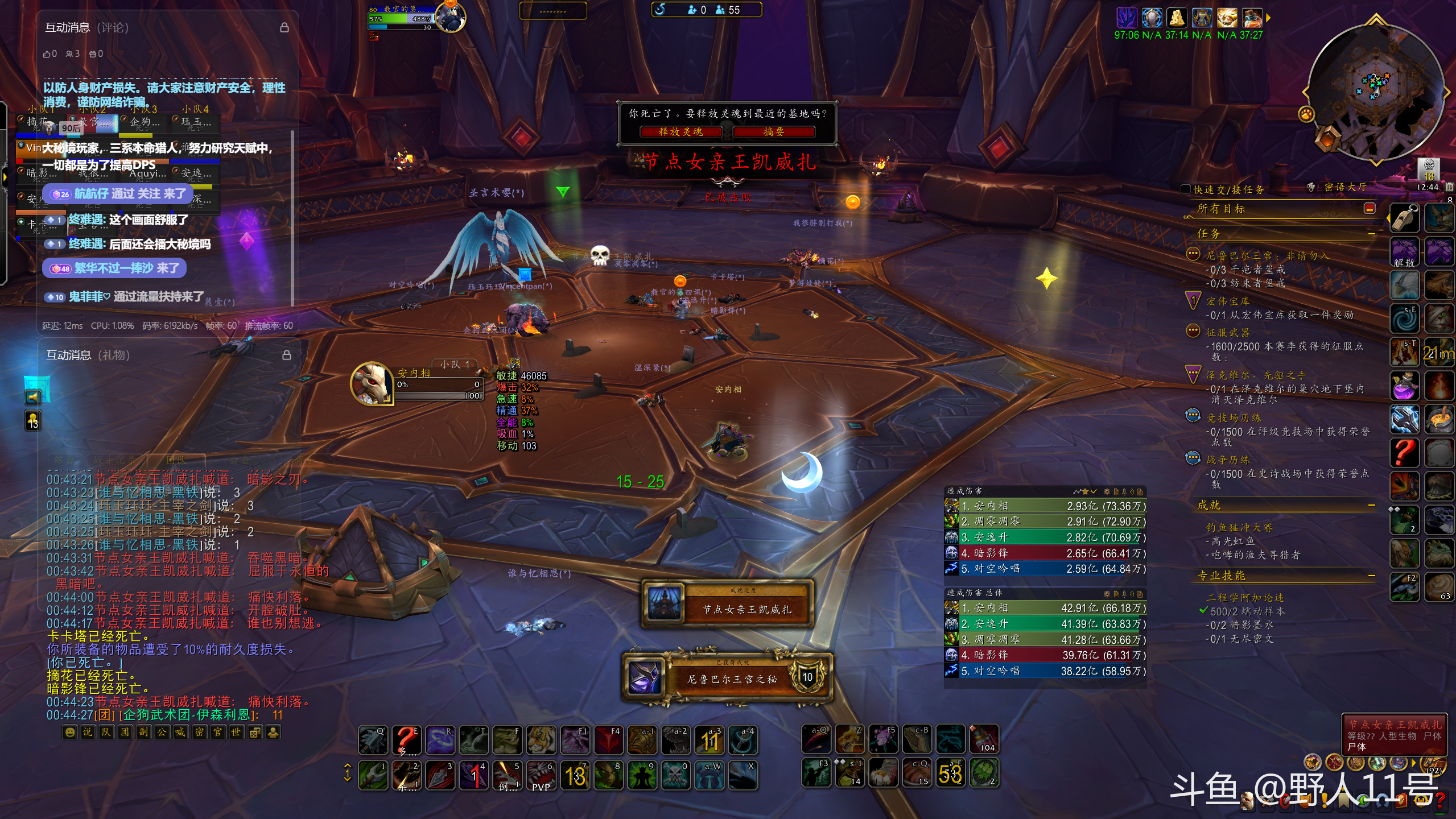The height and width of the screenshot is (819, 1456).
Task: Switch chat to the 团 raid channel
Action: (125, 733)
